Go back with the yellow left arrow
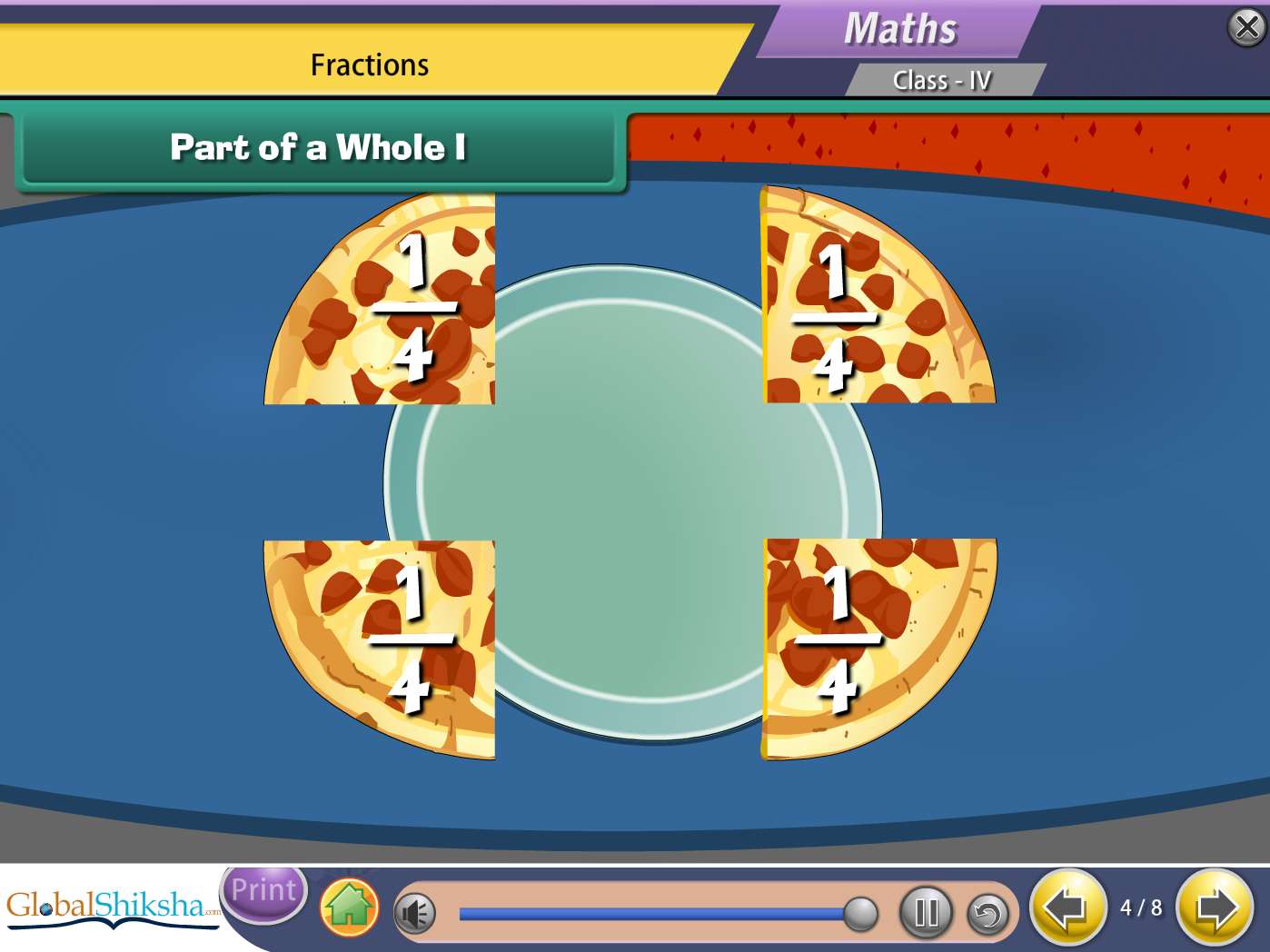The height and width of the screenshot is (952, 1270). point(1067,907)
